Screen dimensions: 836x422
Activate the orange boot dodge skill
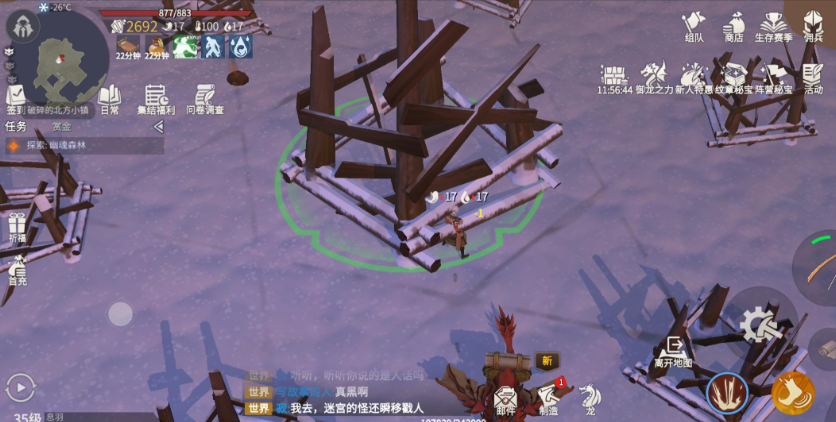tap(792, 393)
